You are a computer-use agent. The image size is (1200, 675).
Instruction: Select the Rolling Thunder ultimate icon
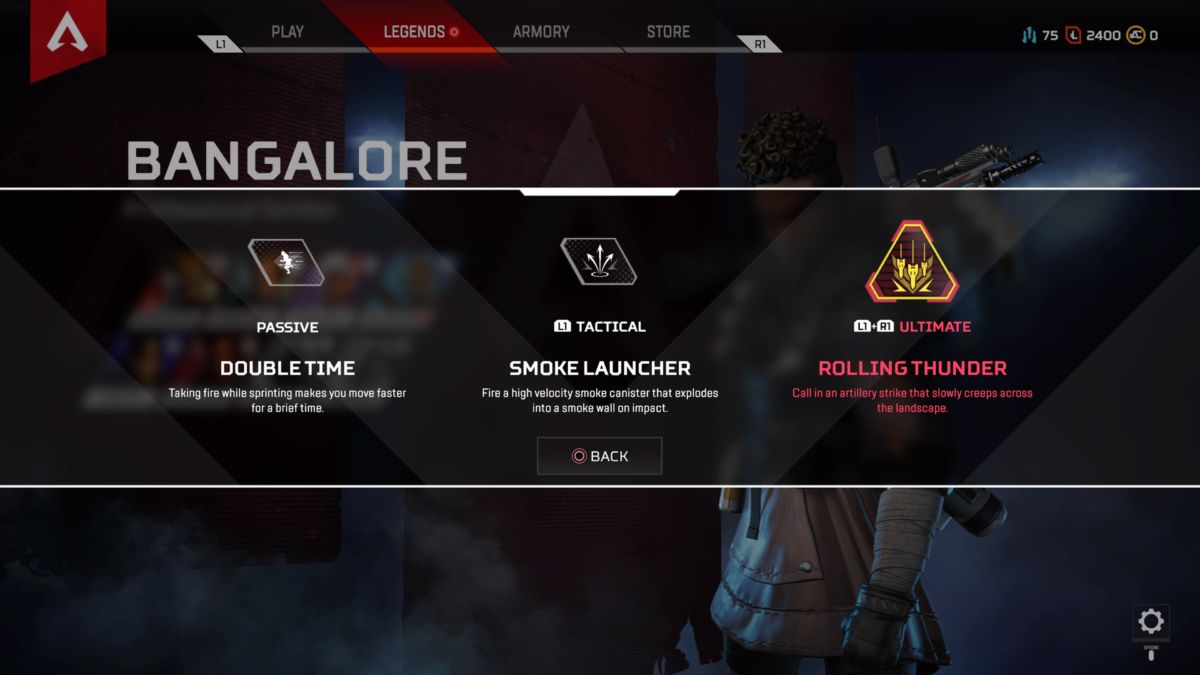pyautogui.click(x=911, y=263)
